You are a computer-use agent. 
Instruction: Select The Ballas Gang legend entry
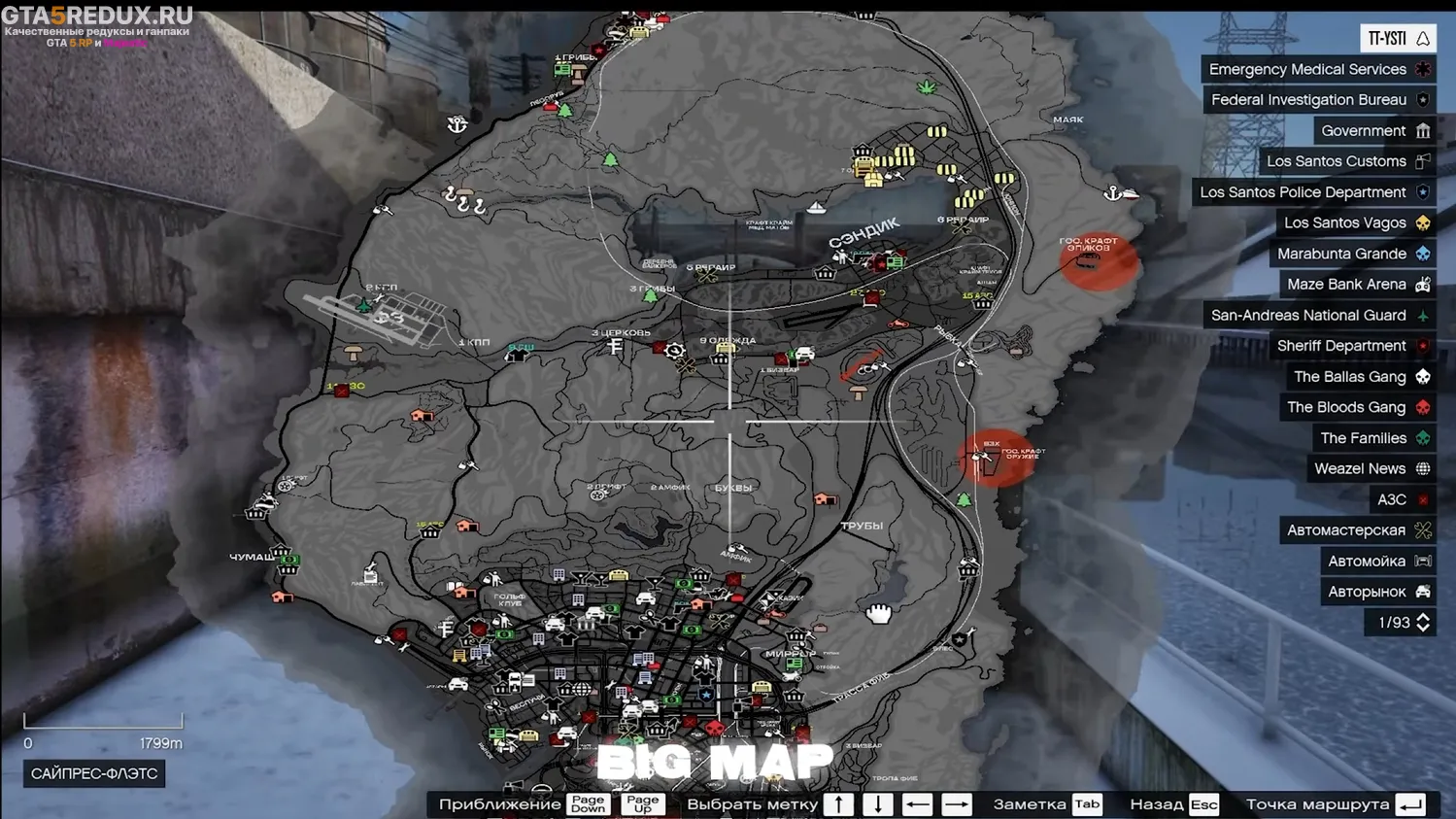pos(1359,377)
